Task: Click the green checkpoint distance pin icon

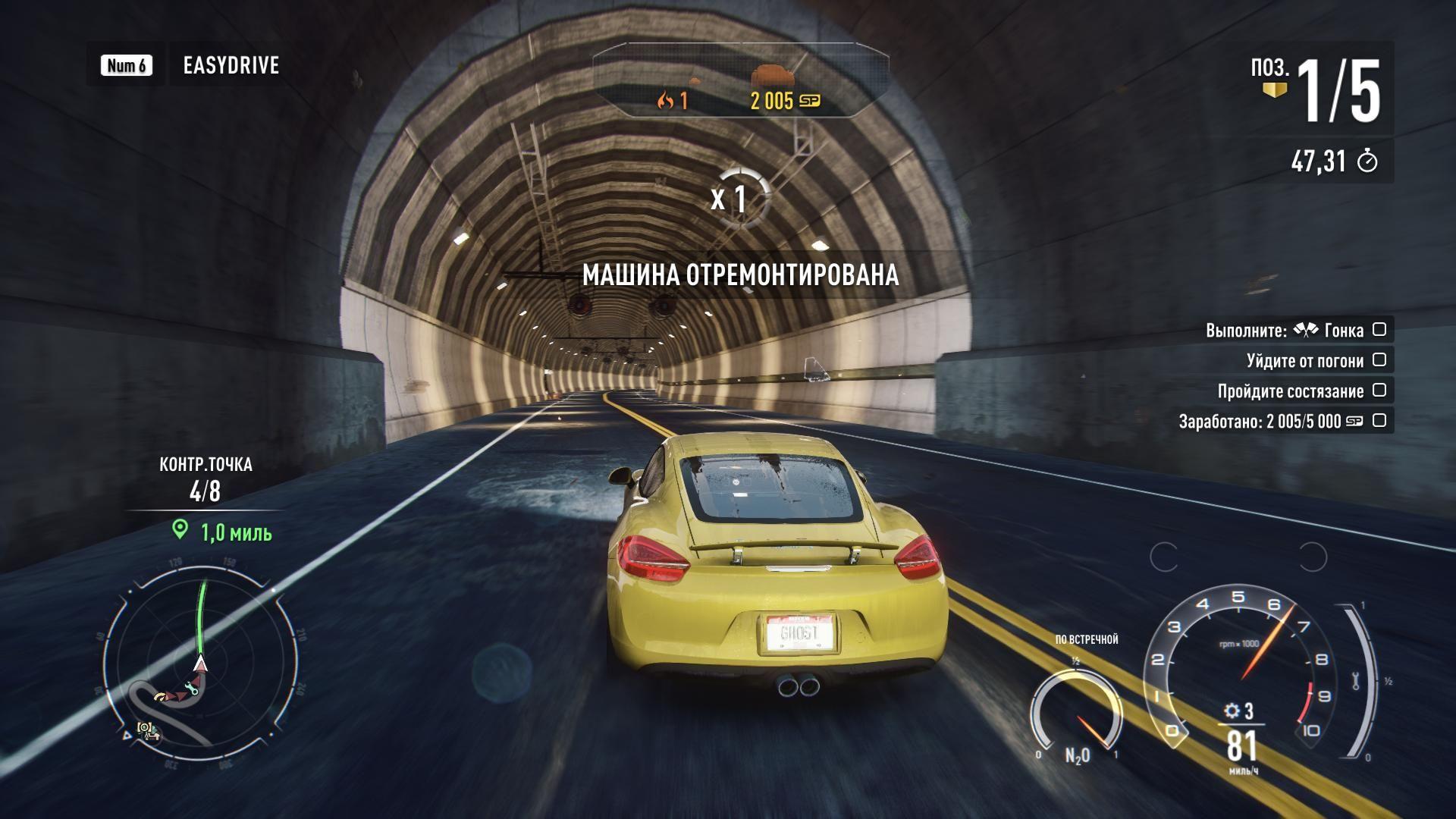Action: (180, 529)
